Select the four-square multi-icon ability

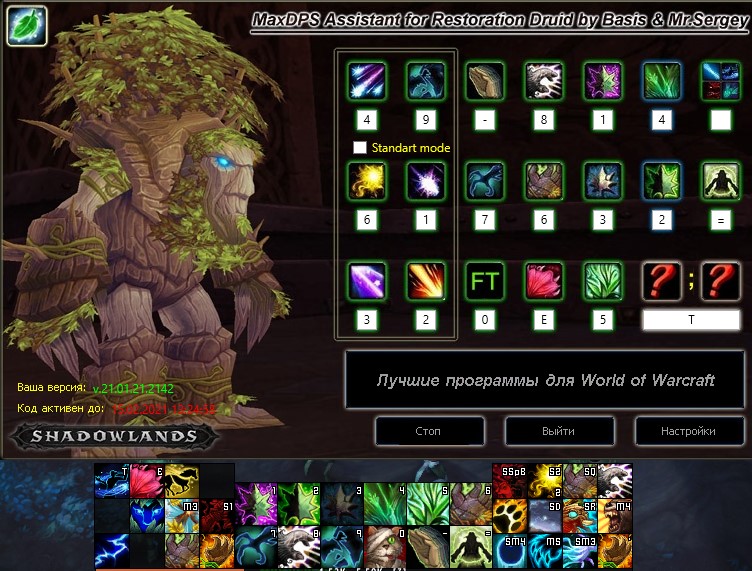coord(720,81)
